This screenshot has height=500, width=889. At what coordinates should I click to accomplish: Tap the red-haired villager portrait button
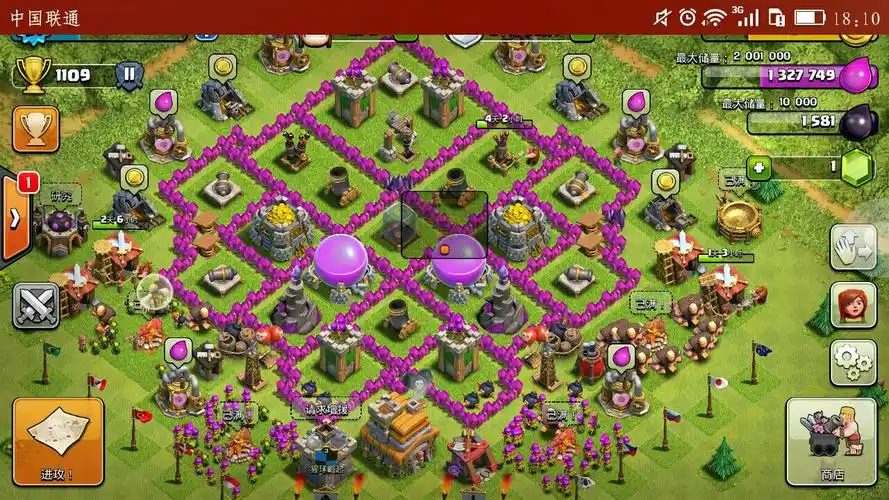[853, 304]
